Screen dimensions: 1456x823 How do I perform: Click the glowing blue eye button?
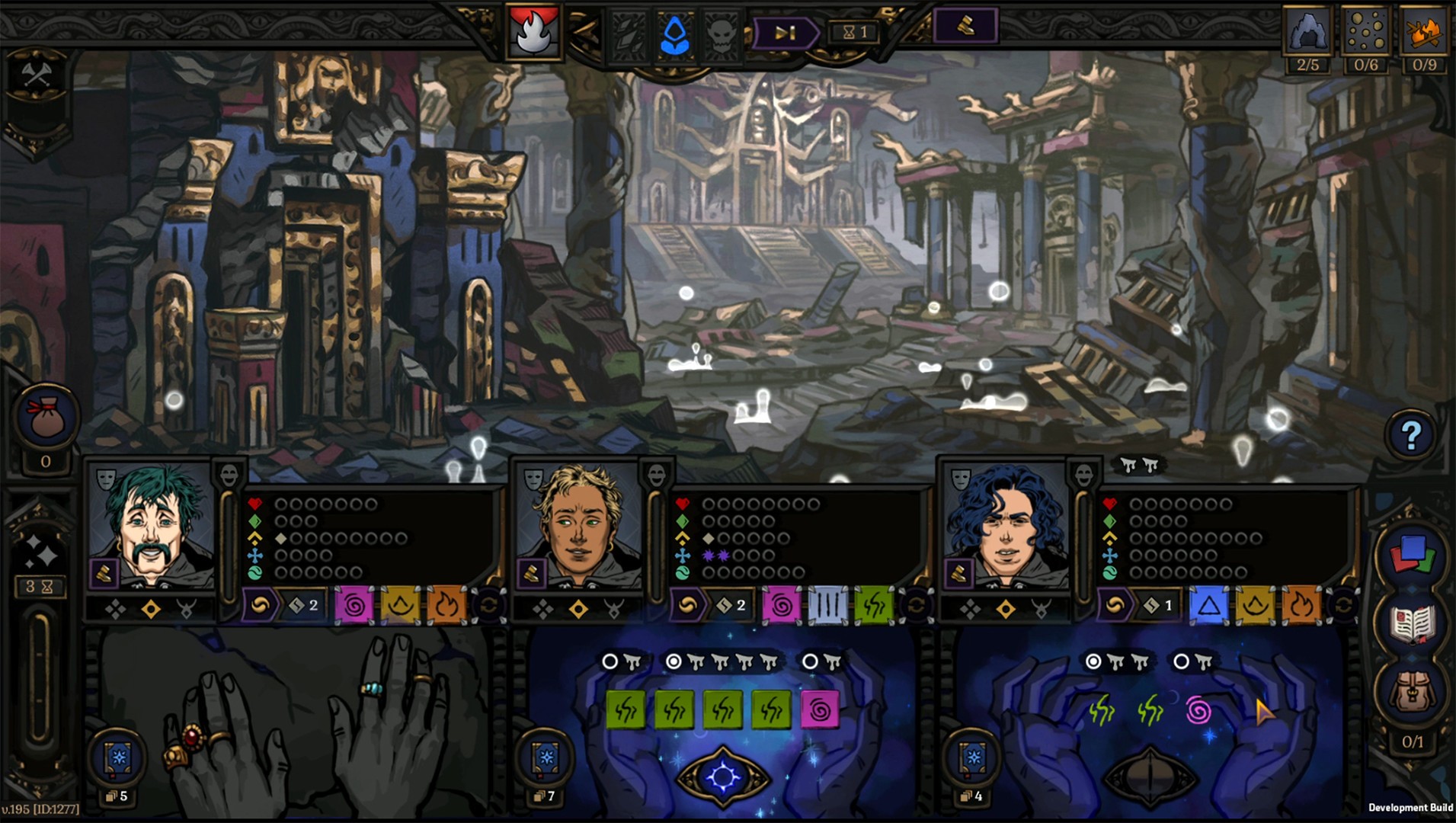click(x=723, y=777)
